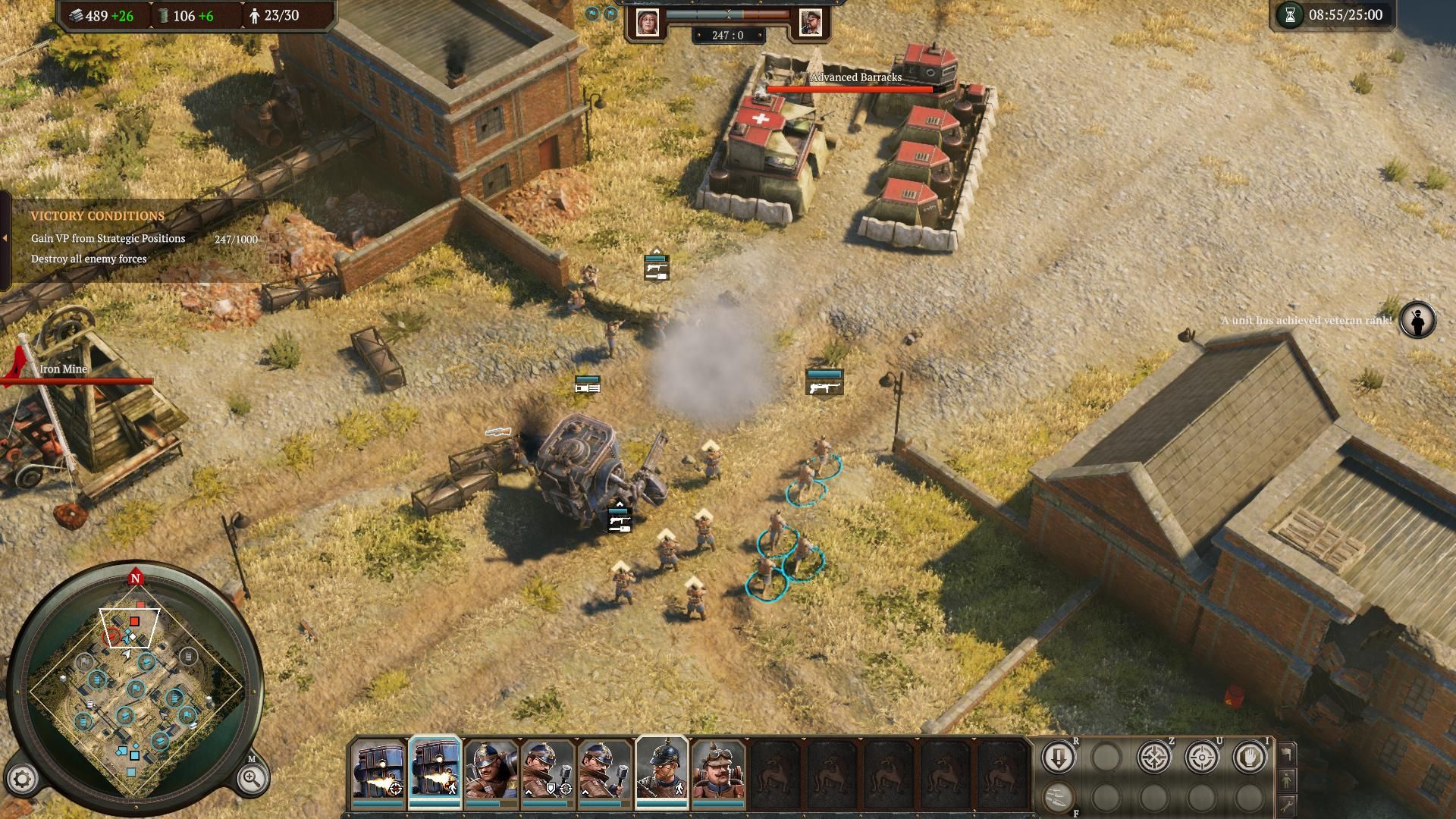Activate the retreat down-arrow command
Viewport: 1456px width, 819px height.
(x=1058, y=757)
